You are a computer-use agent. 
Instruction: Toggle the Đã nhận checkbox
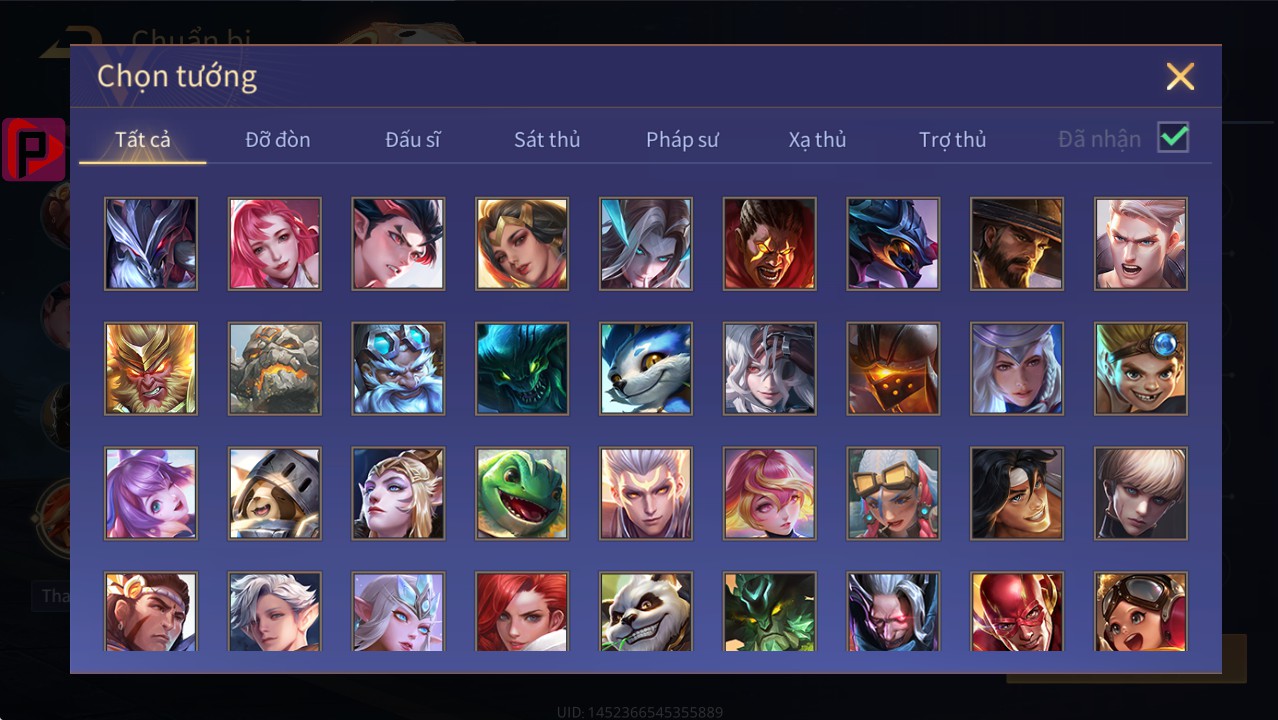tap(1173, 138)
